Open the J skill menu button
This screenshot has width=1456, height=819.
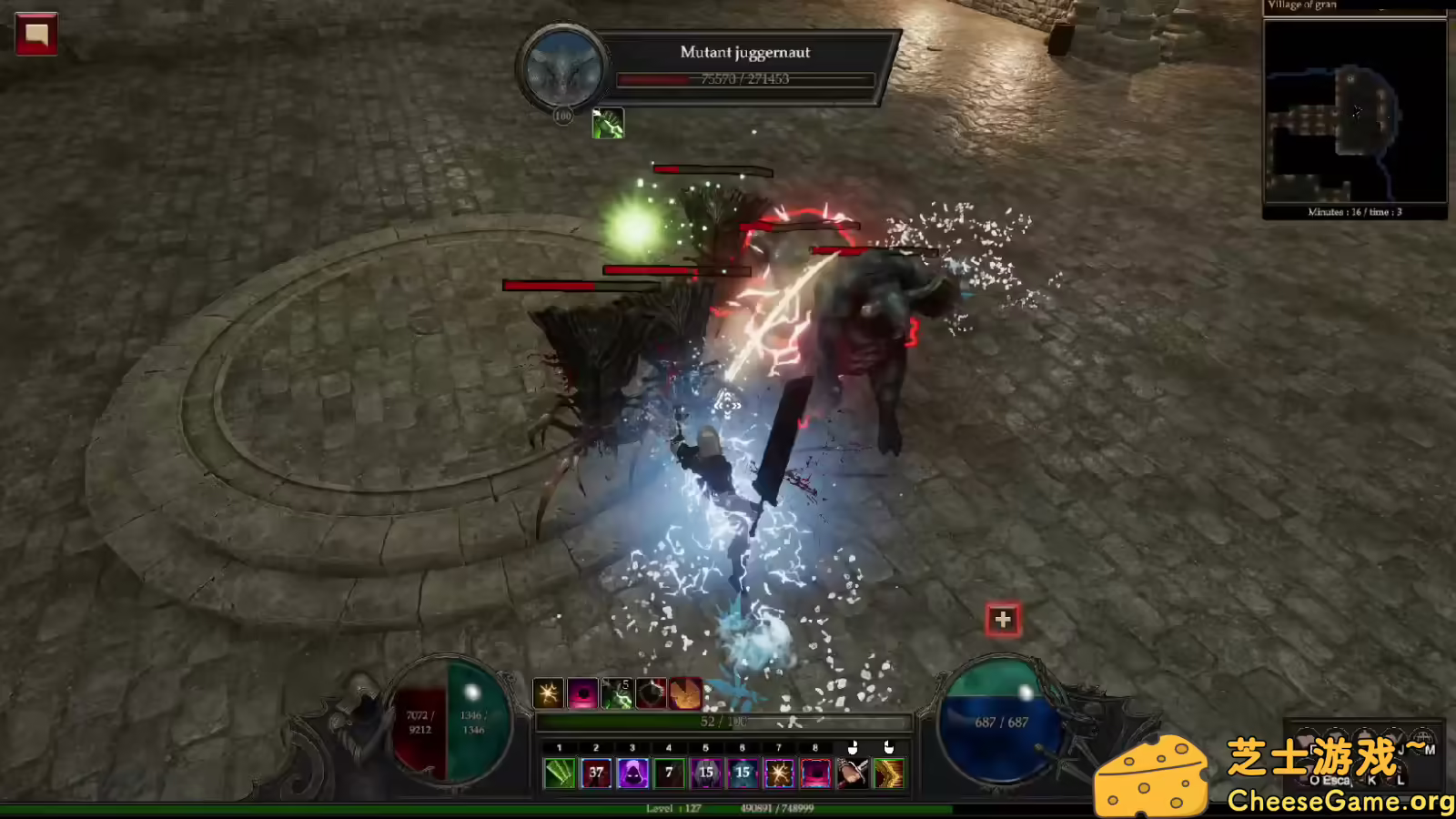(x=1400, y=749)
